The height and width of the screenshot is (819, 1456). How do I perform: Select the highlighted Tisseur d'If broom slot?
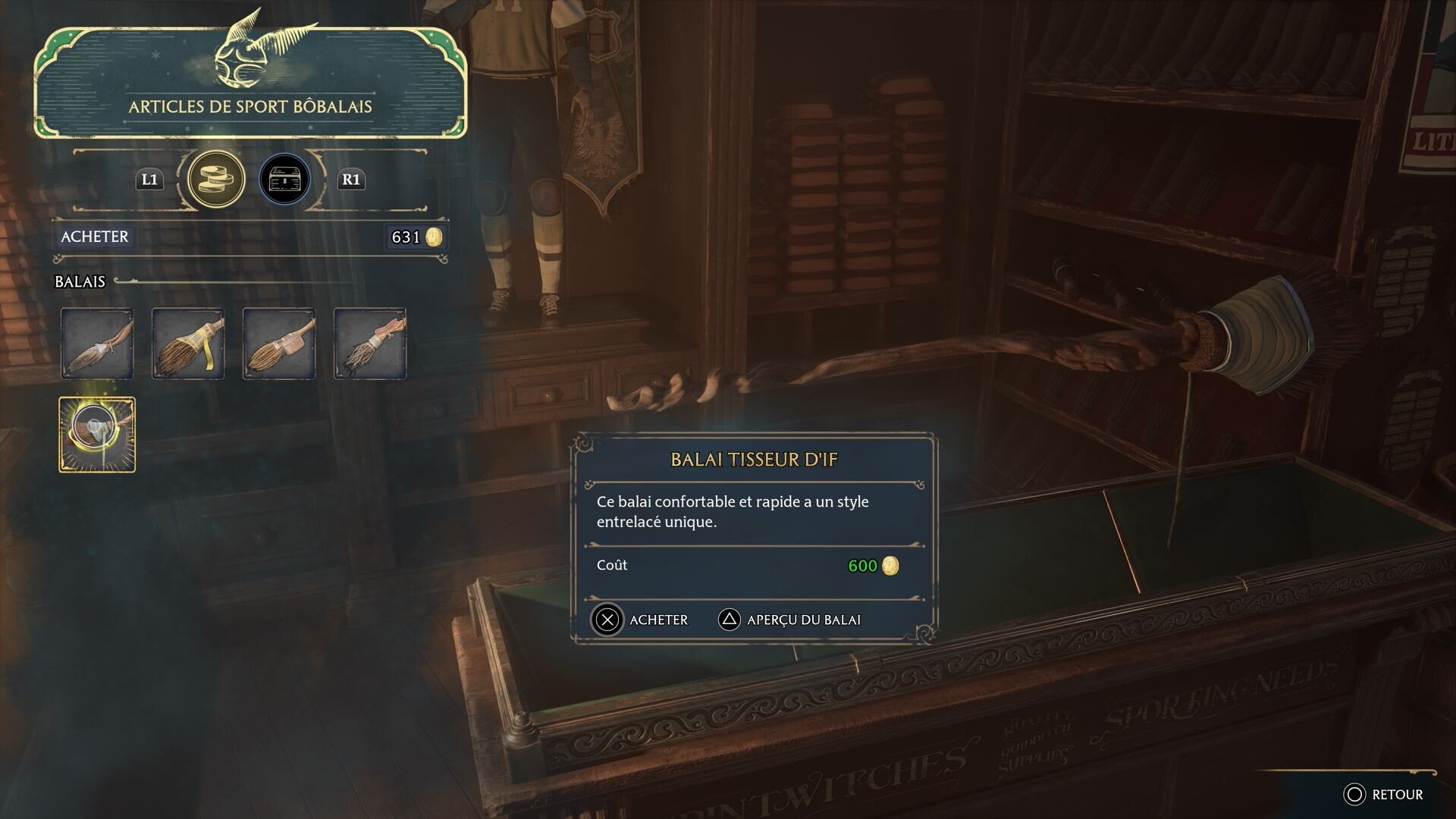[x=97, y=435]
